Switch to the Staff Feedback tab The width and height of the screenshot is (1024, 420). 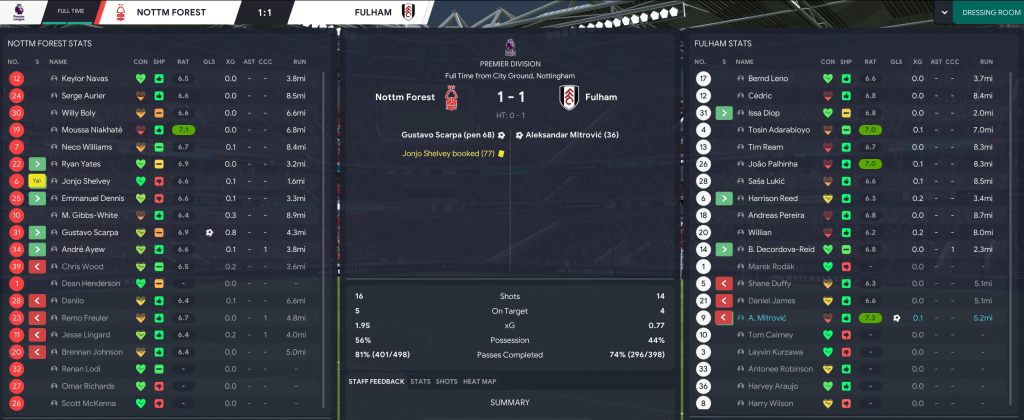pos(376,381)
